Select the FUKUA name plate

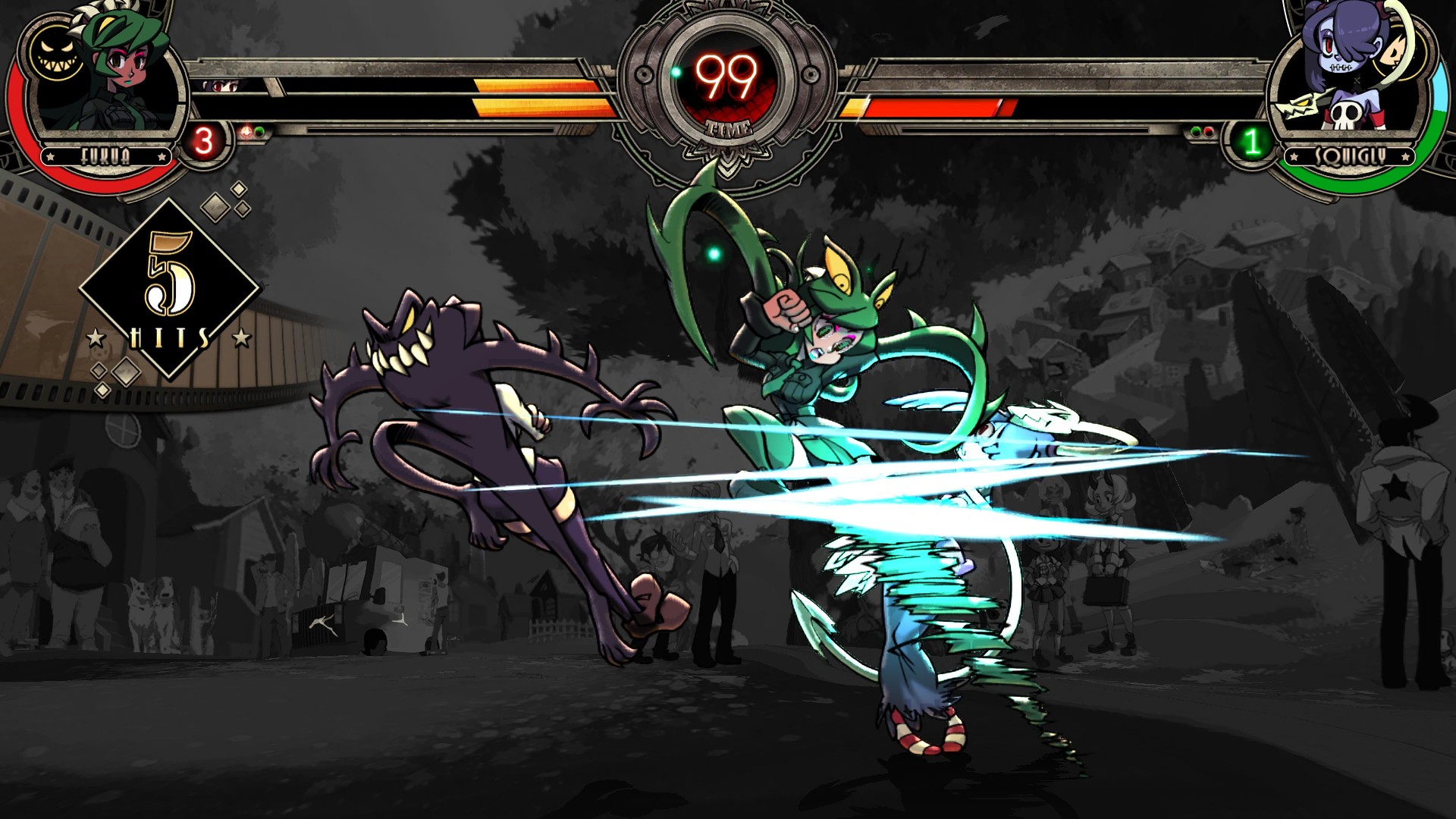pos(106,156)
